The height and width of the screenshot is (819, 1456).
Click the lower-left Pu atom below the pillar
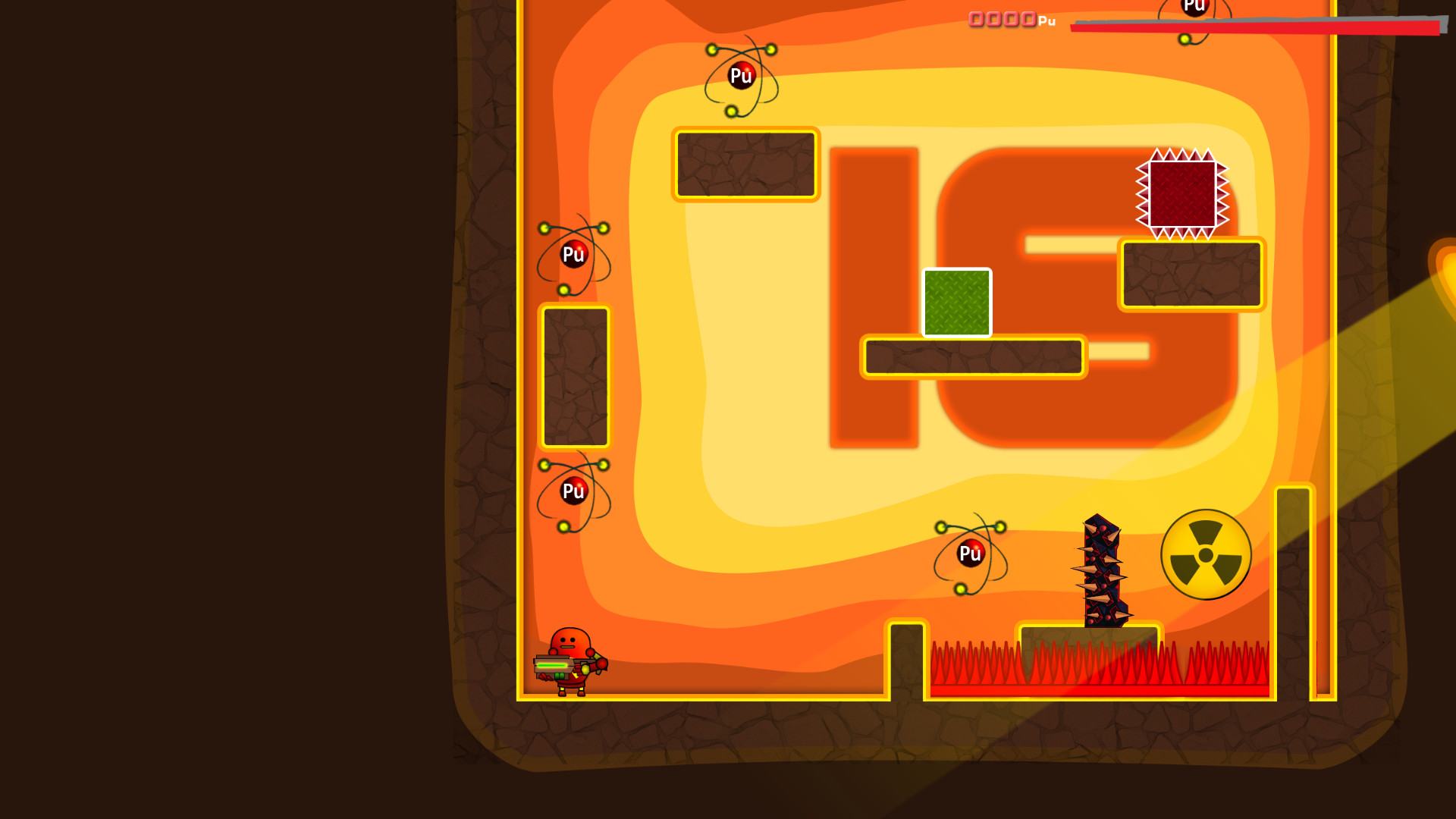point(574,490)
